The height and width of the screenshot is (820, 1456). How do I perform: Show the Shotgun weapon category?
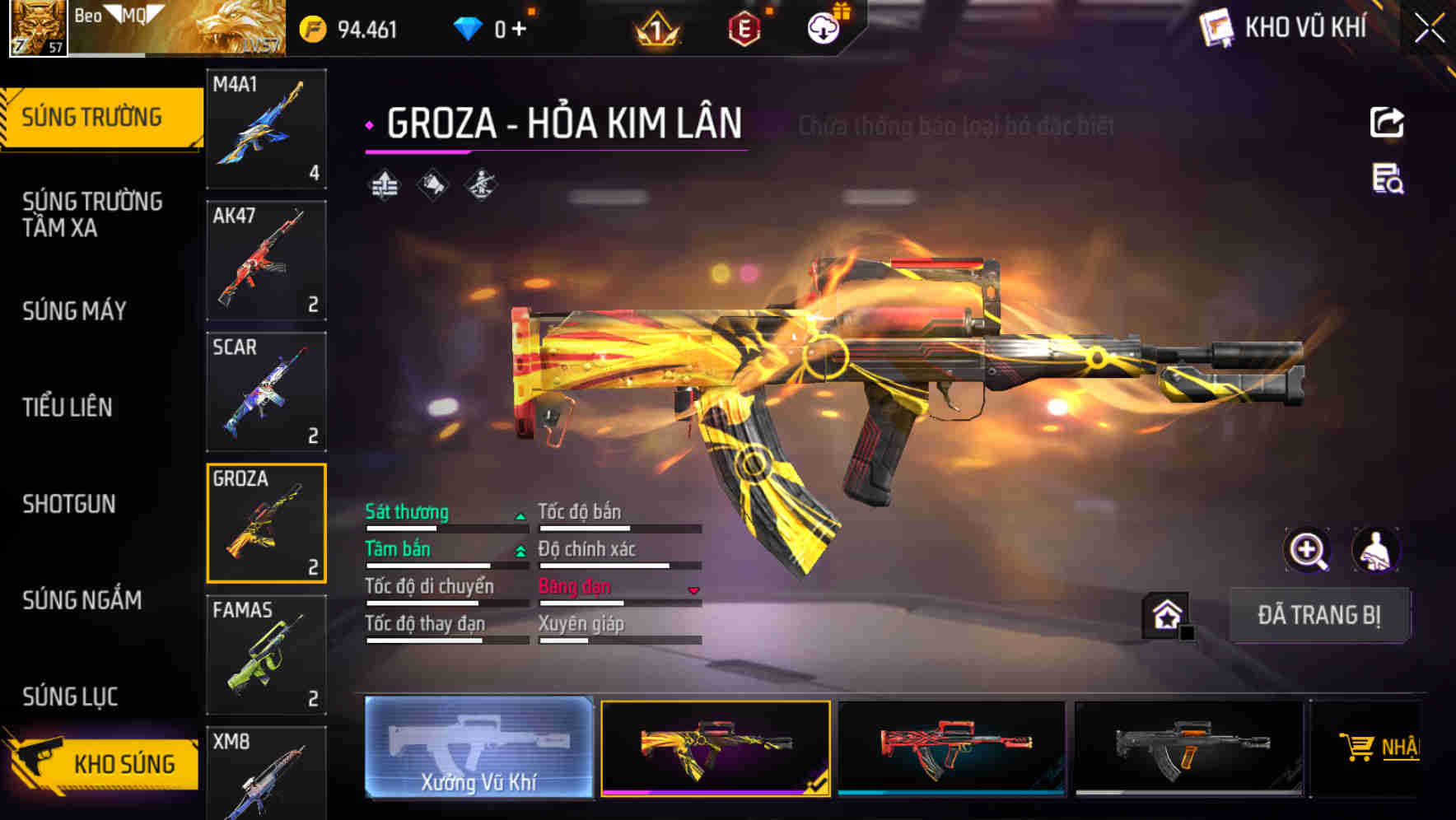click(x=69, y=504)
